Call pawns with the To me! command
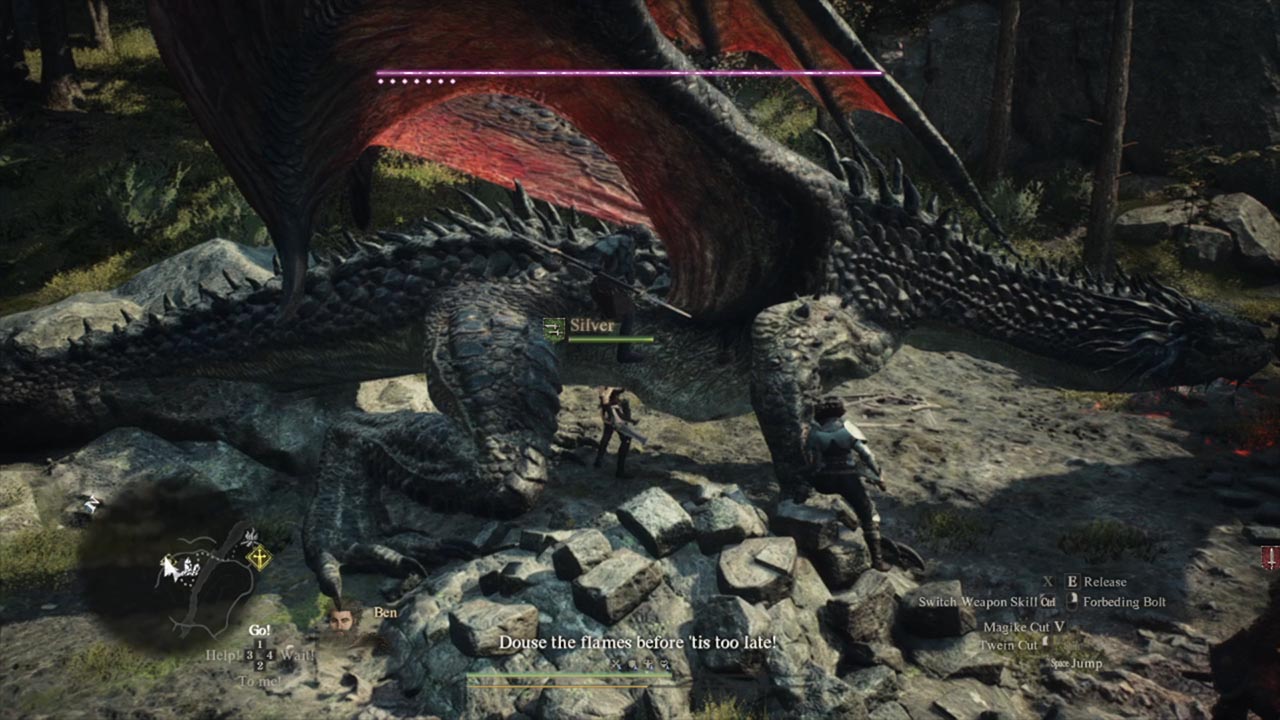 tap(259, 681)
